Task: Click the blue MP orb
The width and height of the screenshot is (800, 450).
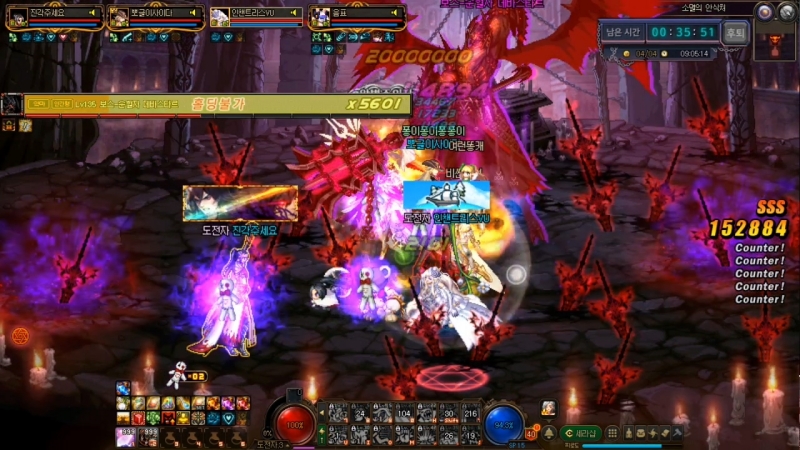Action: pos(504,422)
